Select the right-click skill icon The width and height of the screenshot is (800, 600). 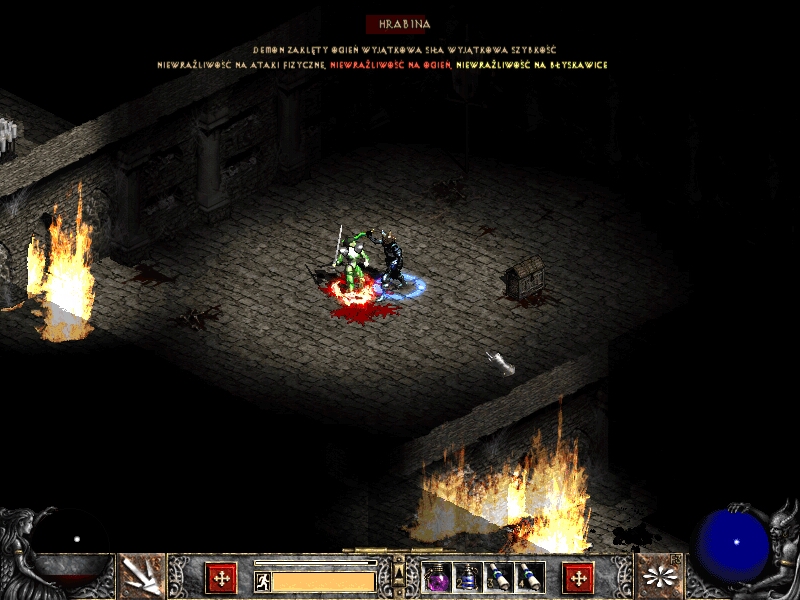coord(658,576)
